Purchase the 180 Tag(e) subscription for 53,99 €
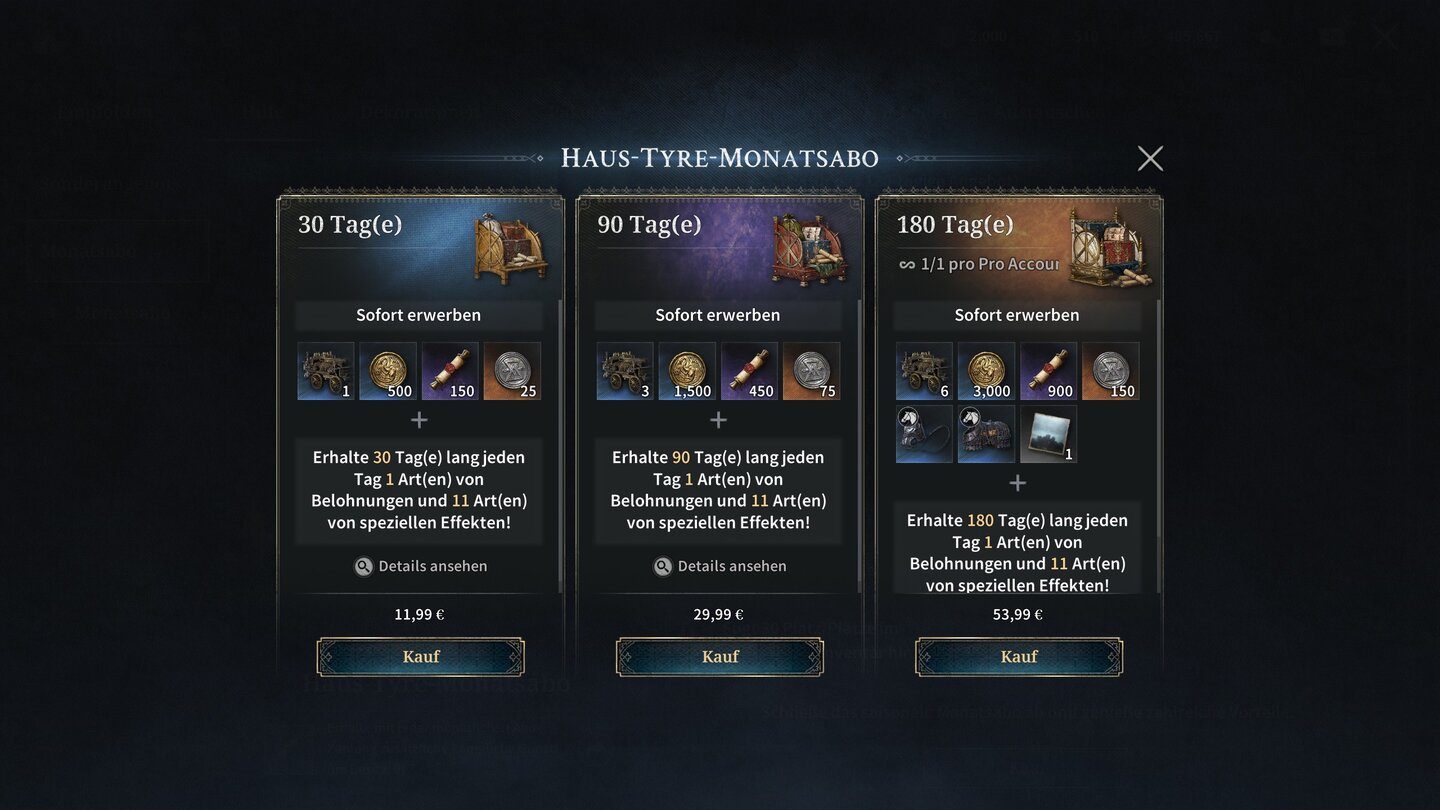1440x810 pixels. (1018, 657)
